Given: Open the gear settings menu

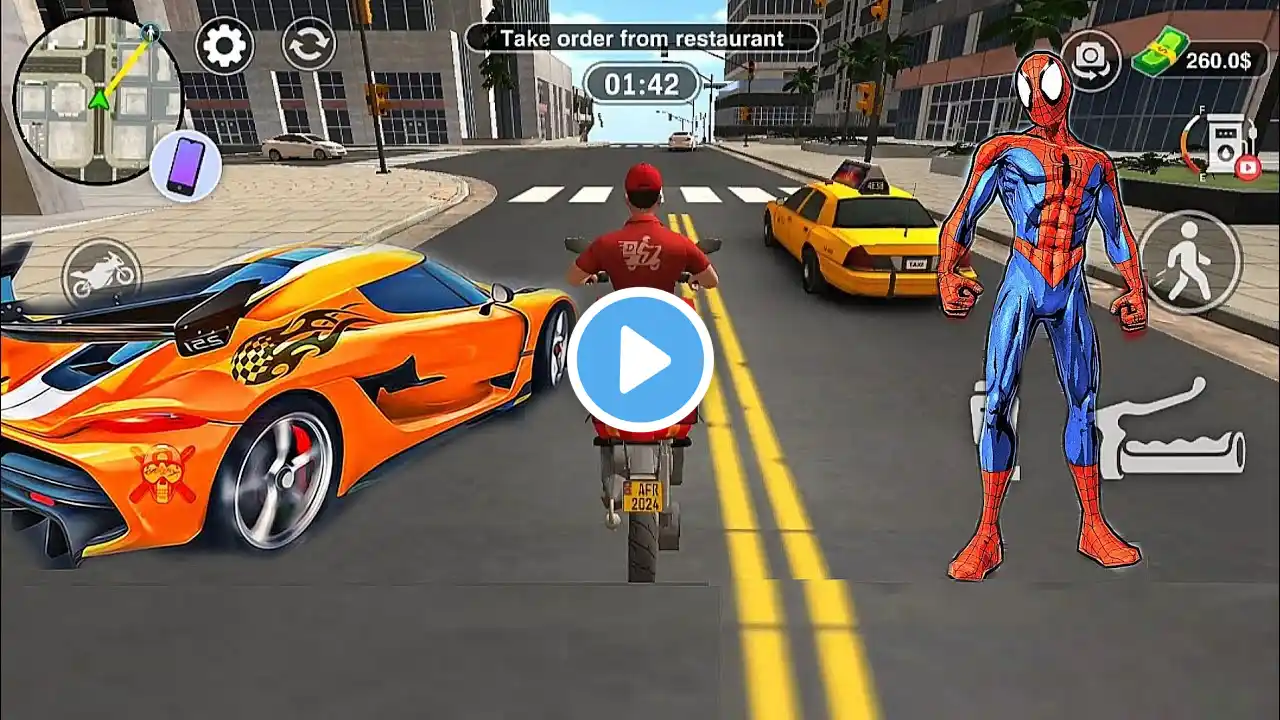Looking at the screenshot, I should click(224, 46).
